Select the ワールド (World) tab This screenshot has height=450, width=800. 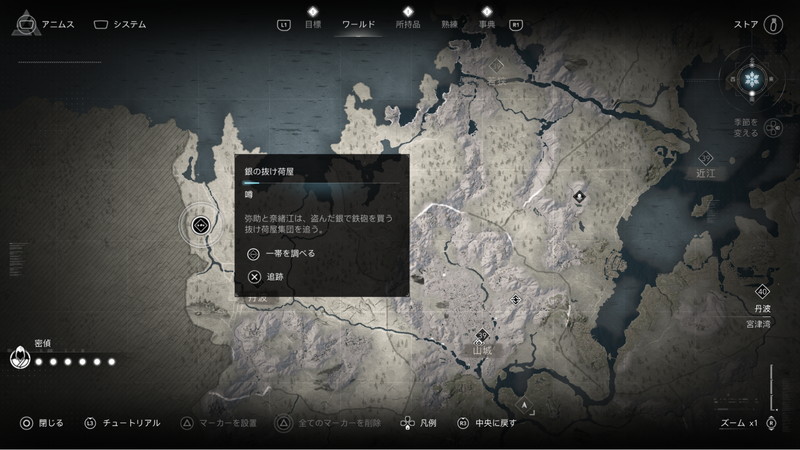(359, 23)
